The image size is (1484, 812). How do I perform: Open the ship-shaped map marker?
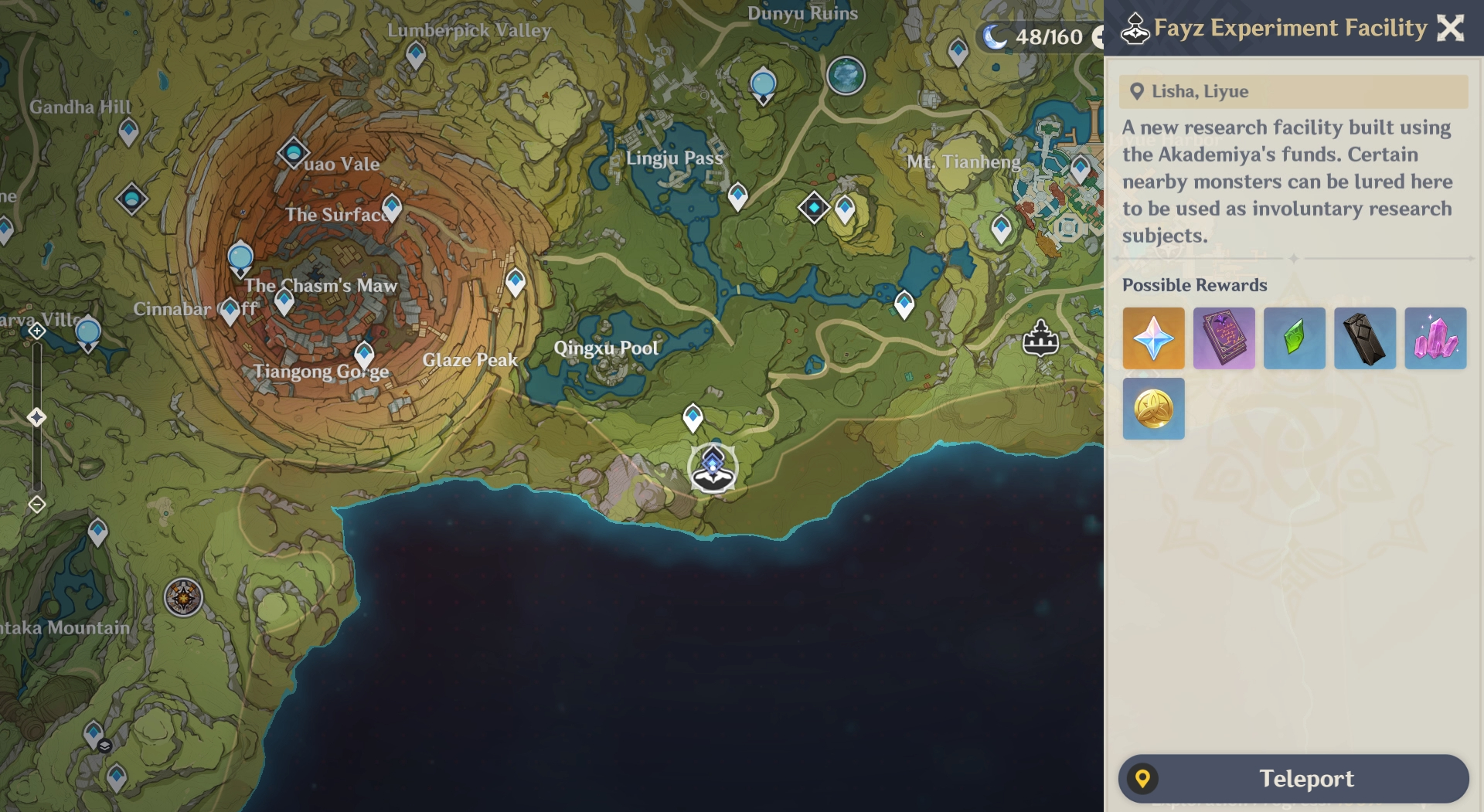coord(1040,338)
